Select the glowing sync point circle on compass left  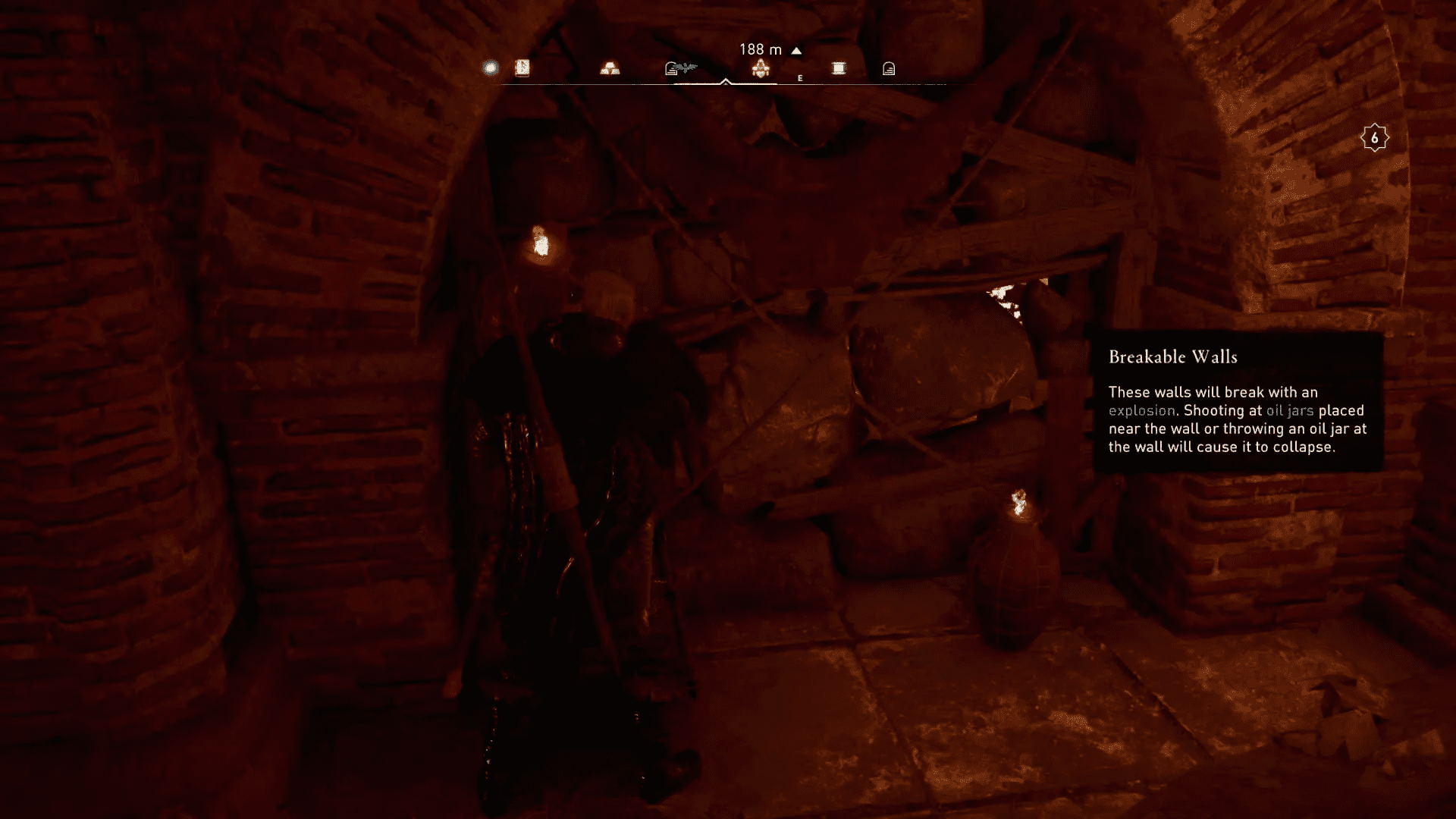(489, 67)
